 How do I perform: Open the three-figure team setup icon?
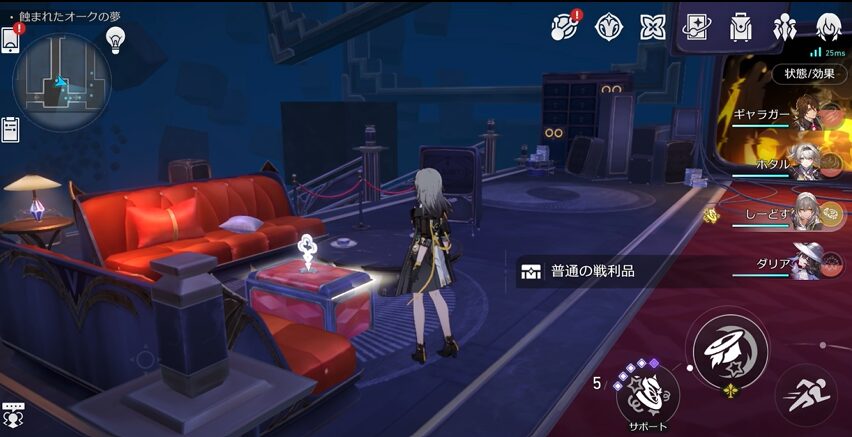click(x=785, y=27)
